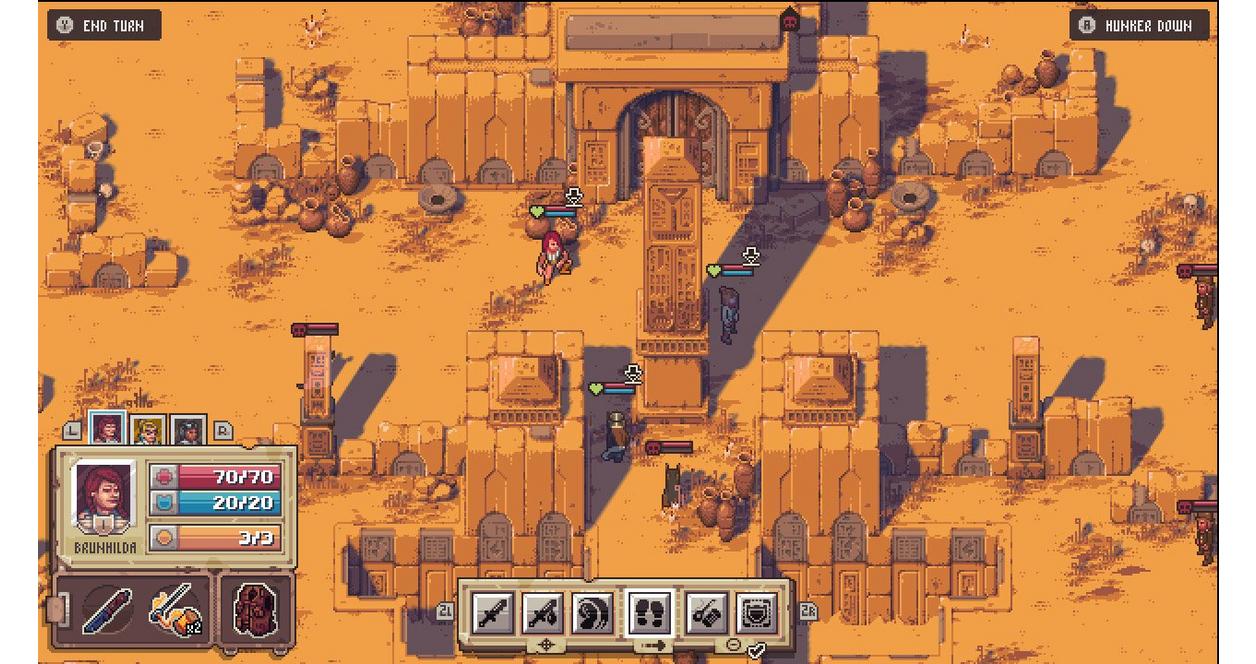Activate the shield guard ability
Viewport: 1256px width, 664px height.
757,614
